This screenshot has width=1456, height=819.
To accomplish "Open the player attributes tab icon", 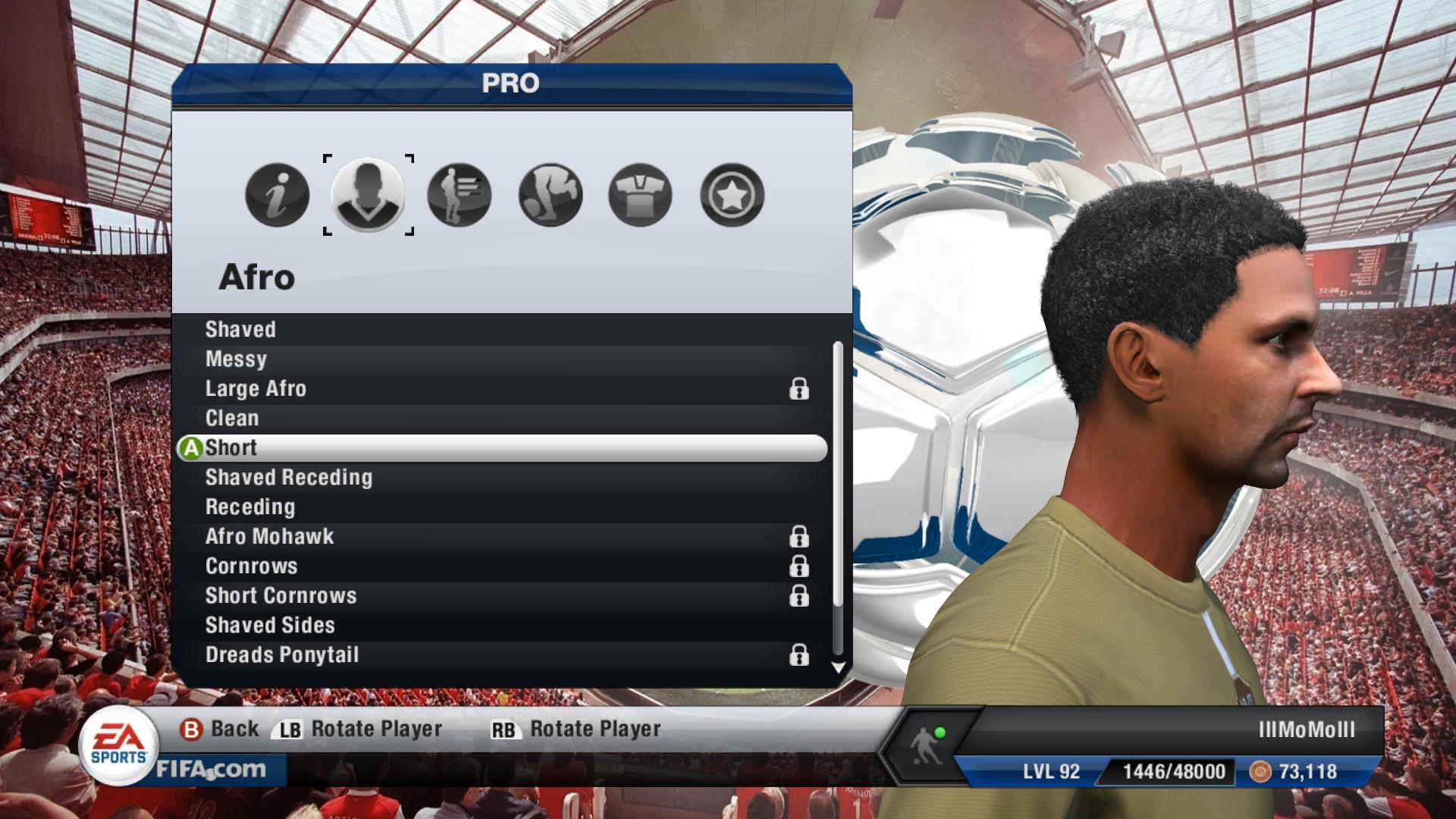I will [460, 195].
